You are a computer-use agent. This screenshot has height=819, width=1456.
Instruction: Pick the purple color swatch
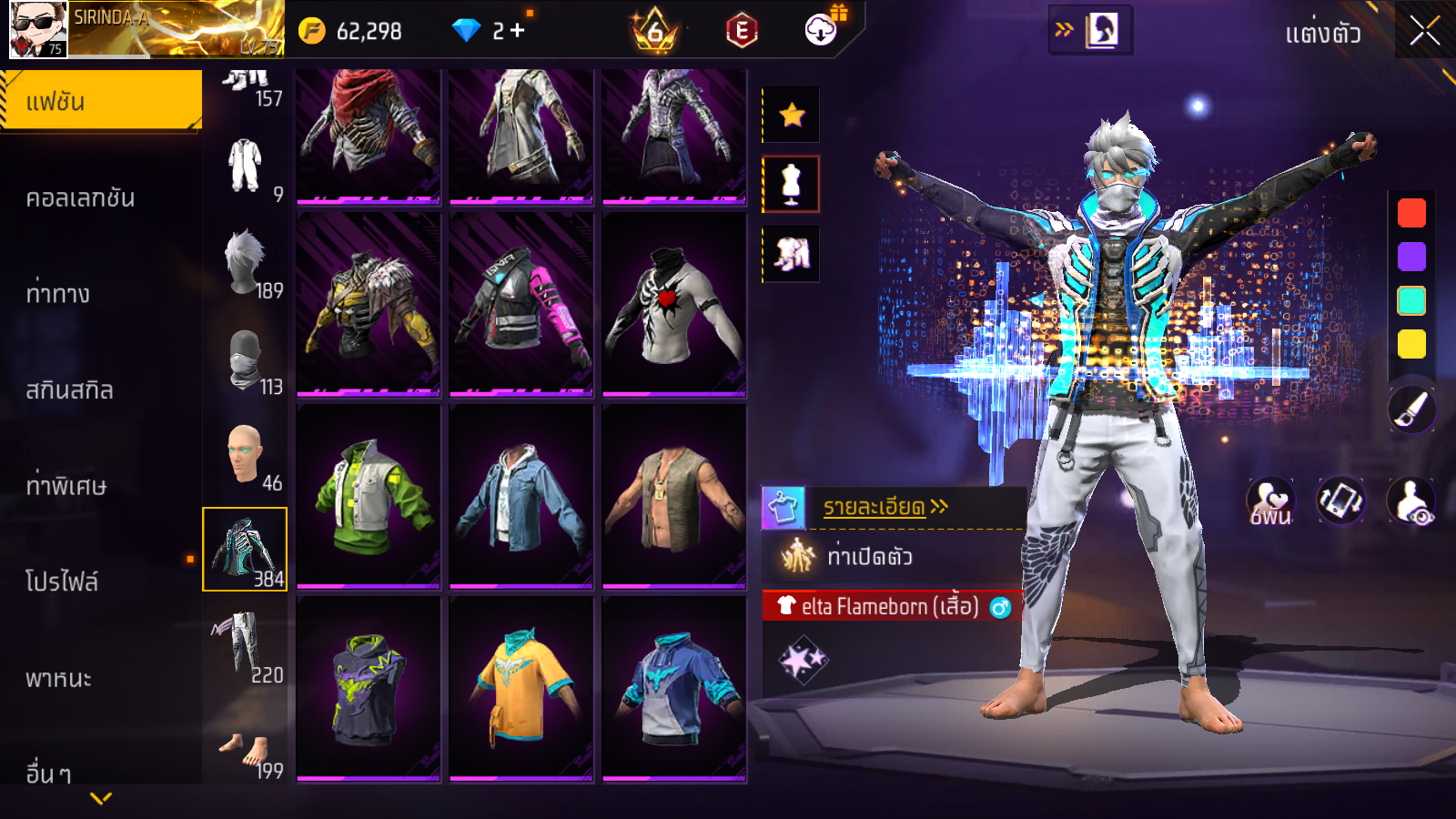coord(1411,257)
